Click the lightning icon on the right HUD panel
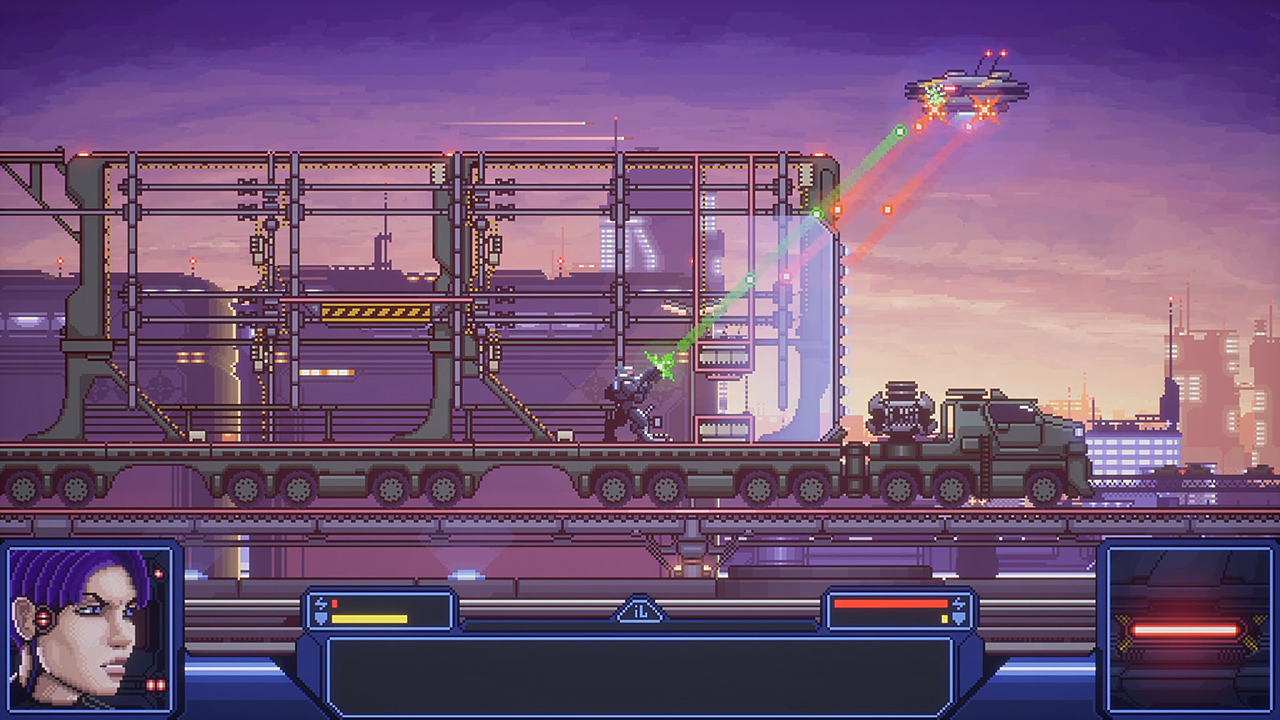1280x720 pixels. point(958,603)
